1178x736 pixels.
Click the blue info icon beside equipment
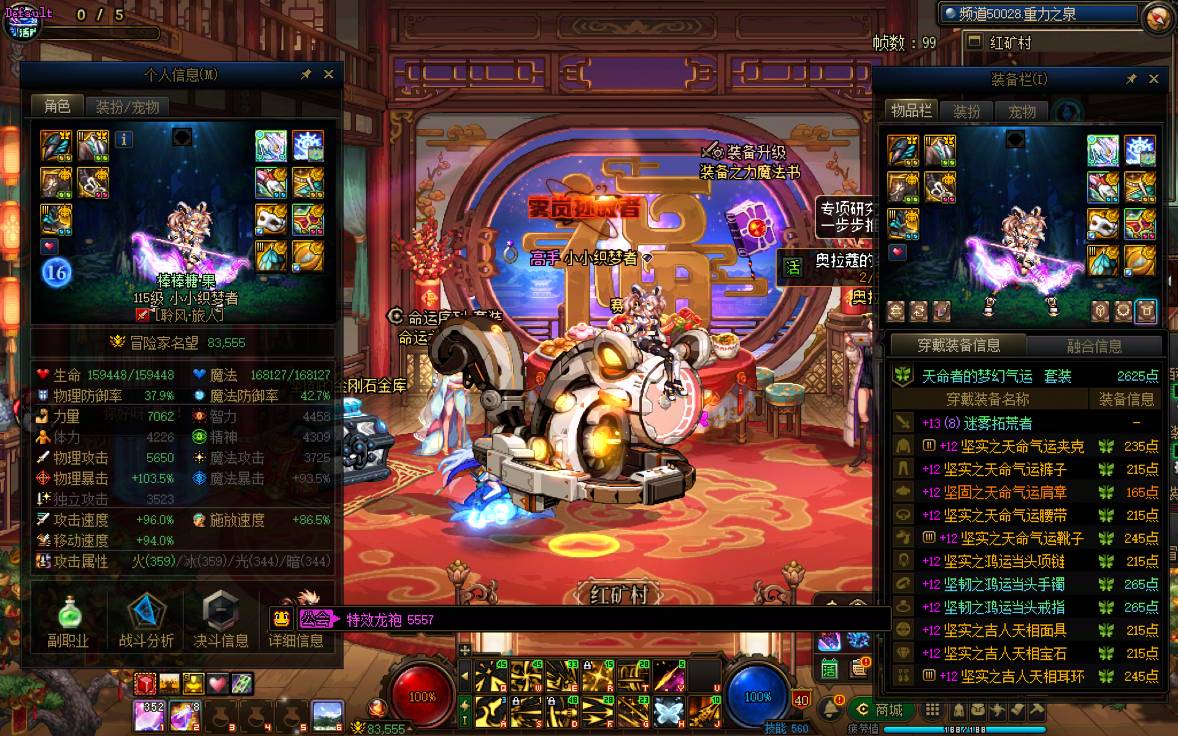(x=124, y=140)
